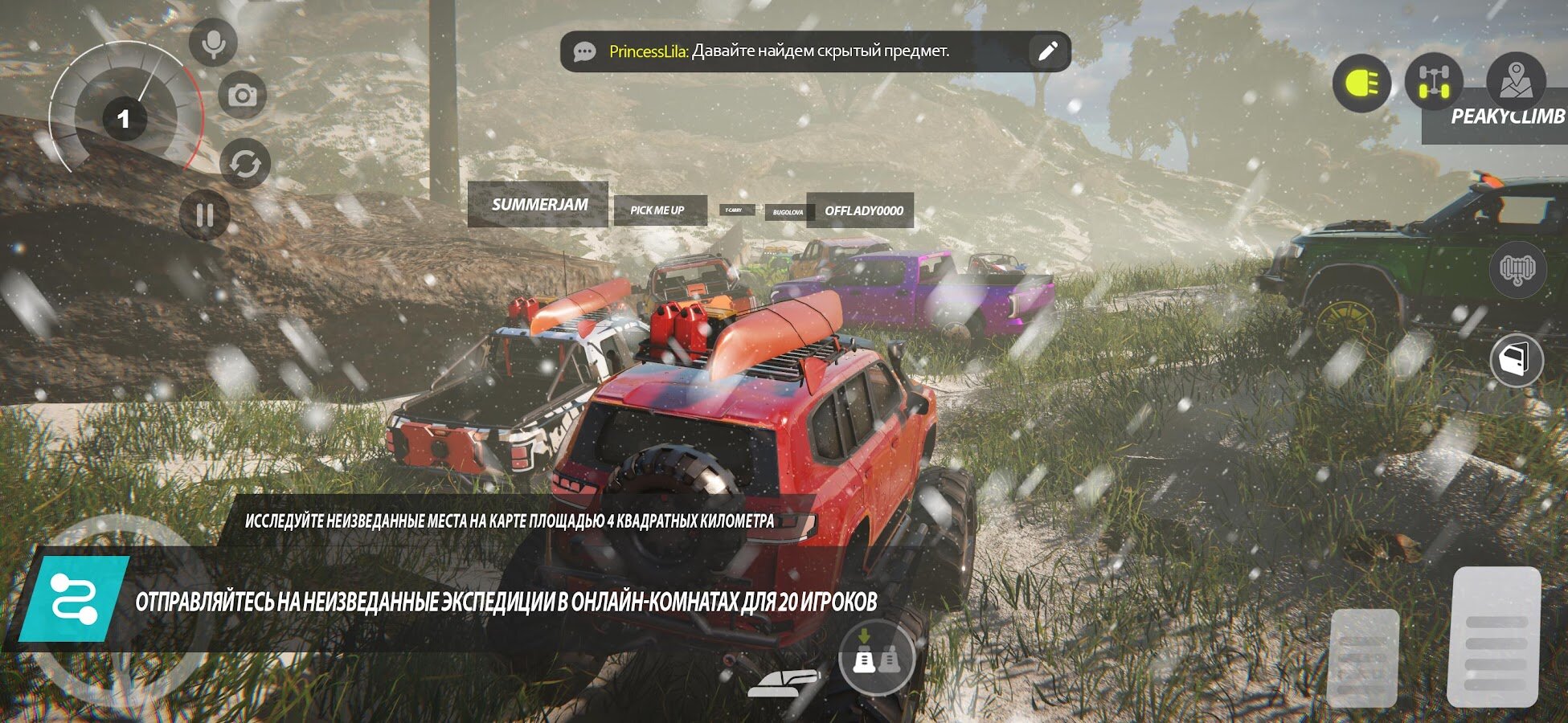
Task: Tap the microphone voice chat icon
Action: coord(213,43)
